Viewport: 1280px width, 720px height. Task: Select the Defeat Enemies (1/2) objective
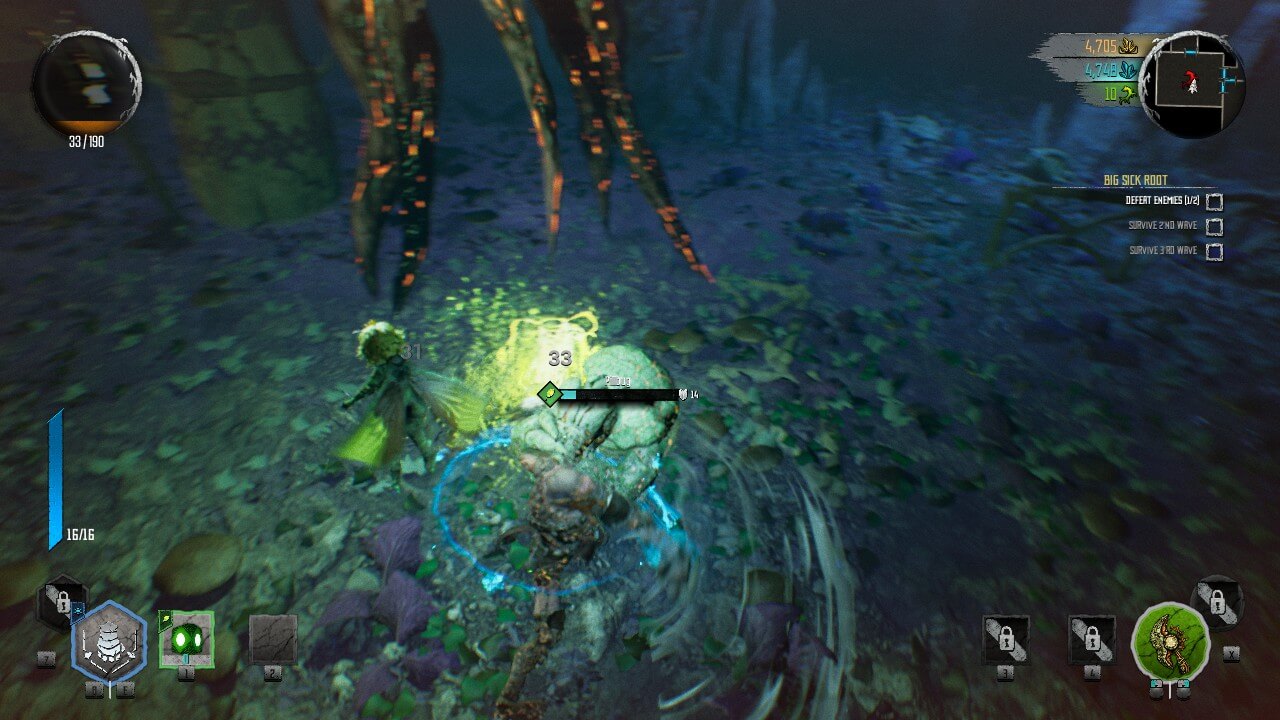1160,200
